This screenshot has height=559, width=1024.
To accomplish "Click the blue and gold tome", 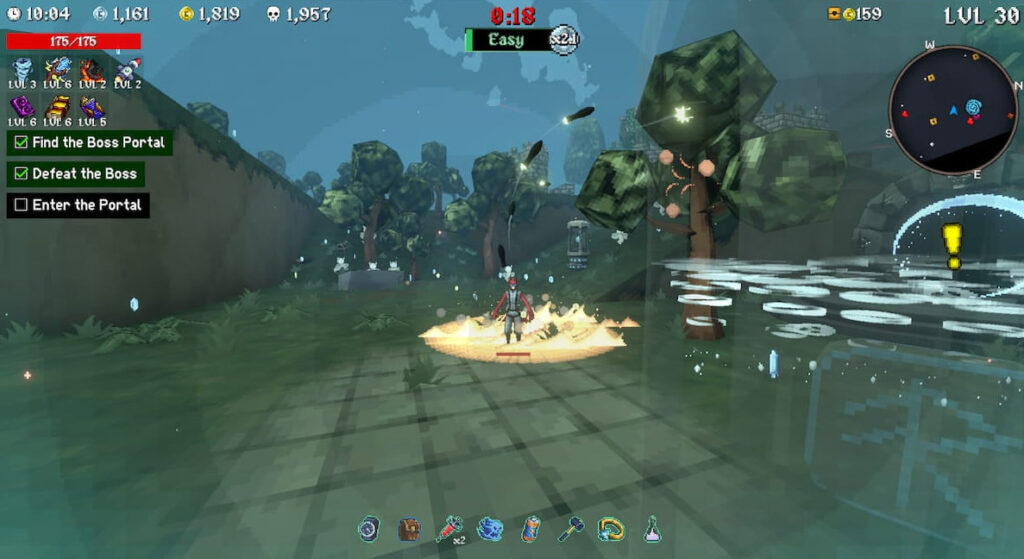I will coord(92,106).
